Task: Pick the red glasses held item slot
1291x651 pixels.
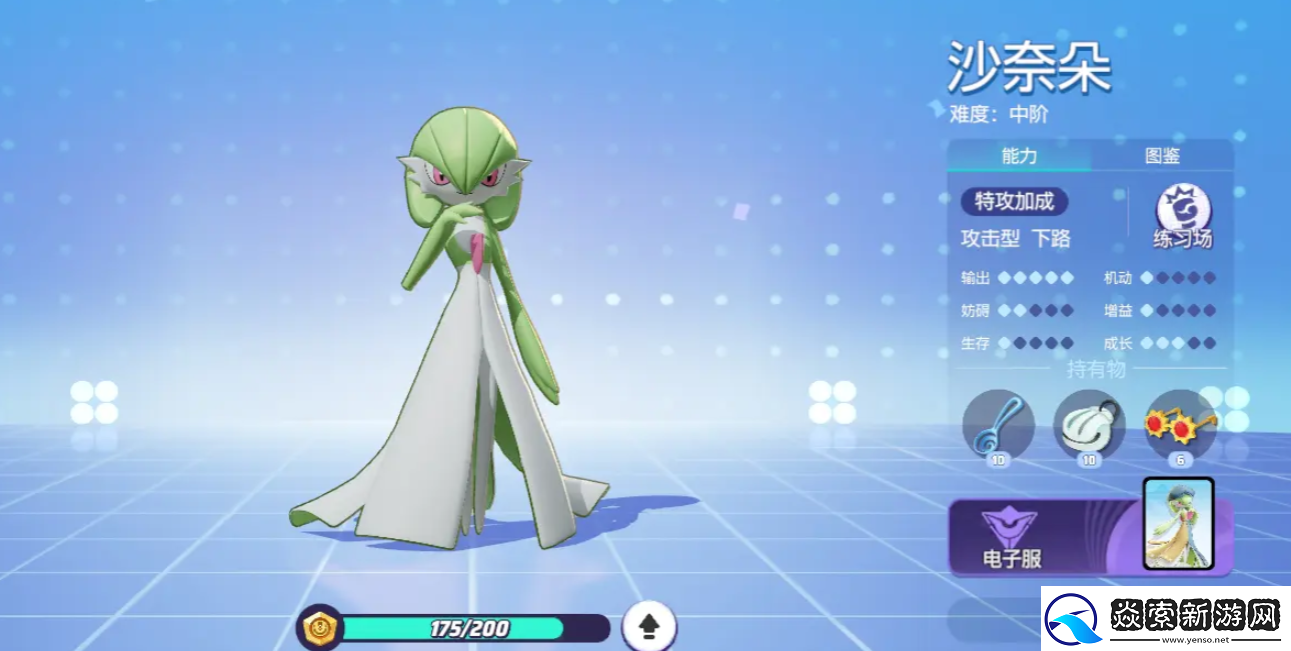Action: click(1180, 423)
